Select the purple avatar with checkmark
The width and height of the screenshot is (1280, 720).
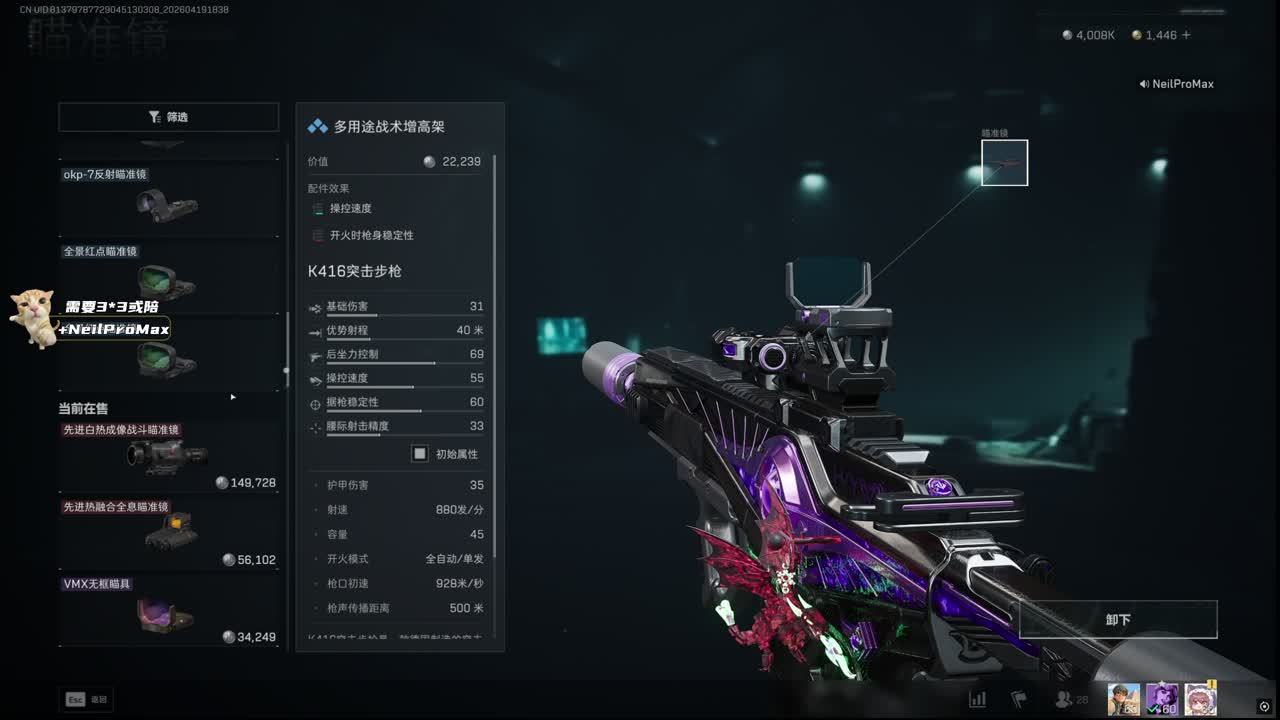(1162, 699)
